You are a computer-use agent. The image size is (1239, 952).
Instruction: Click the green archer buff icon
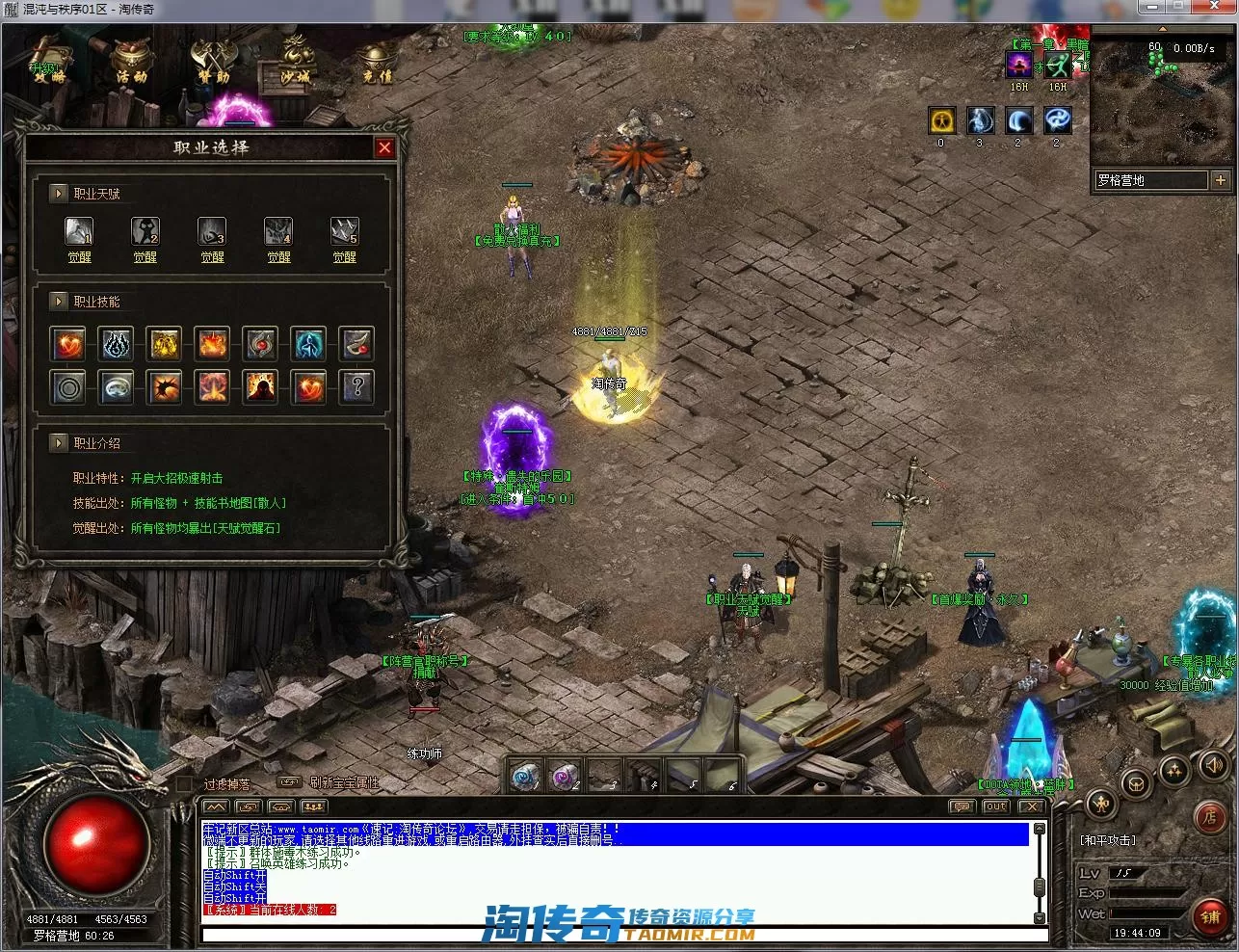click(x=1058, y=66)
